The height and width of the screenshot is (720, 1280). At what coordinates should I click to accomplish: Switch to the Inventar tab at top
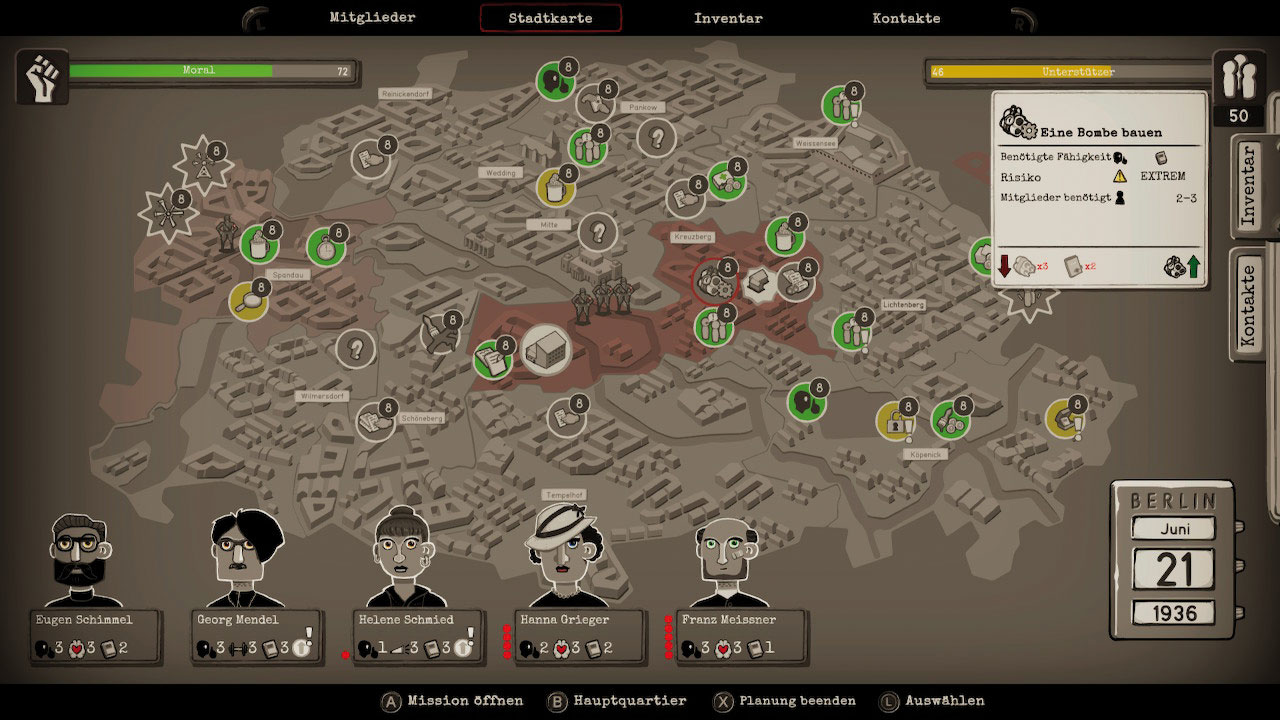click(x=728, y=18)
